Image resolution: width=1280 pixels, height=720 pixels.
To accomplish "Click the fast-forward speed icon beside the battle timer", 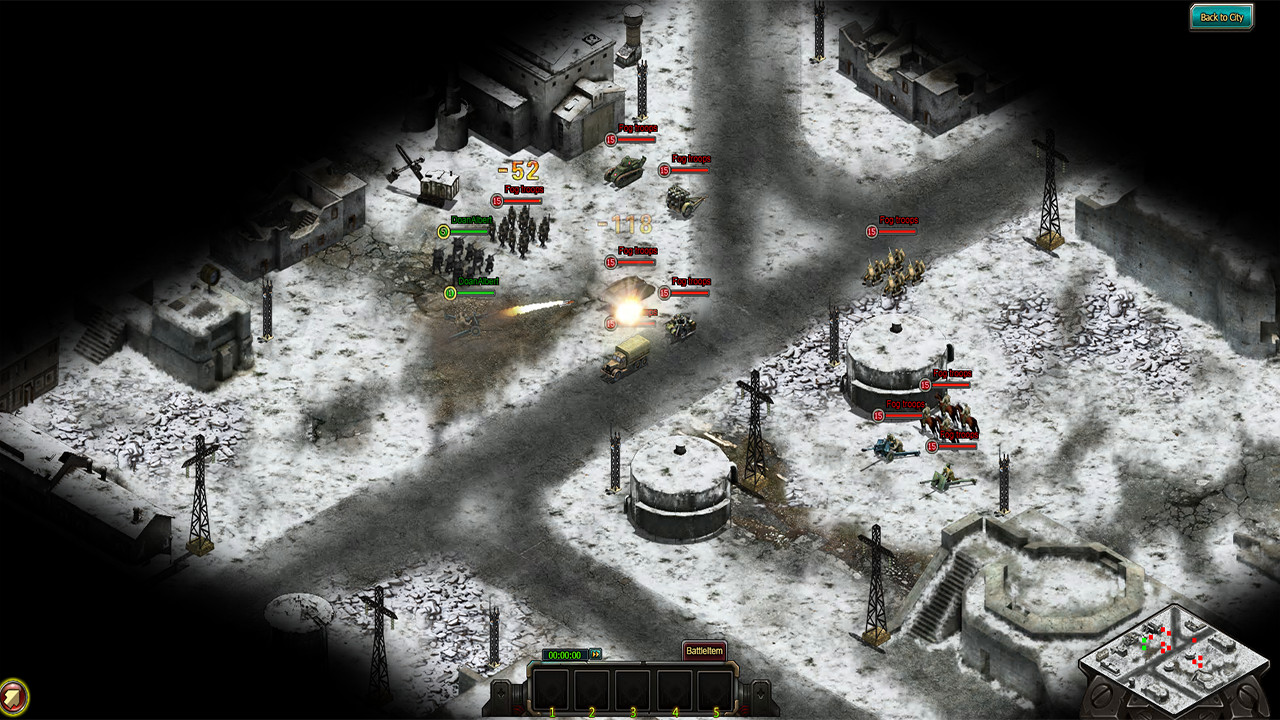I will click(596, 654).
